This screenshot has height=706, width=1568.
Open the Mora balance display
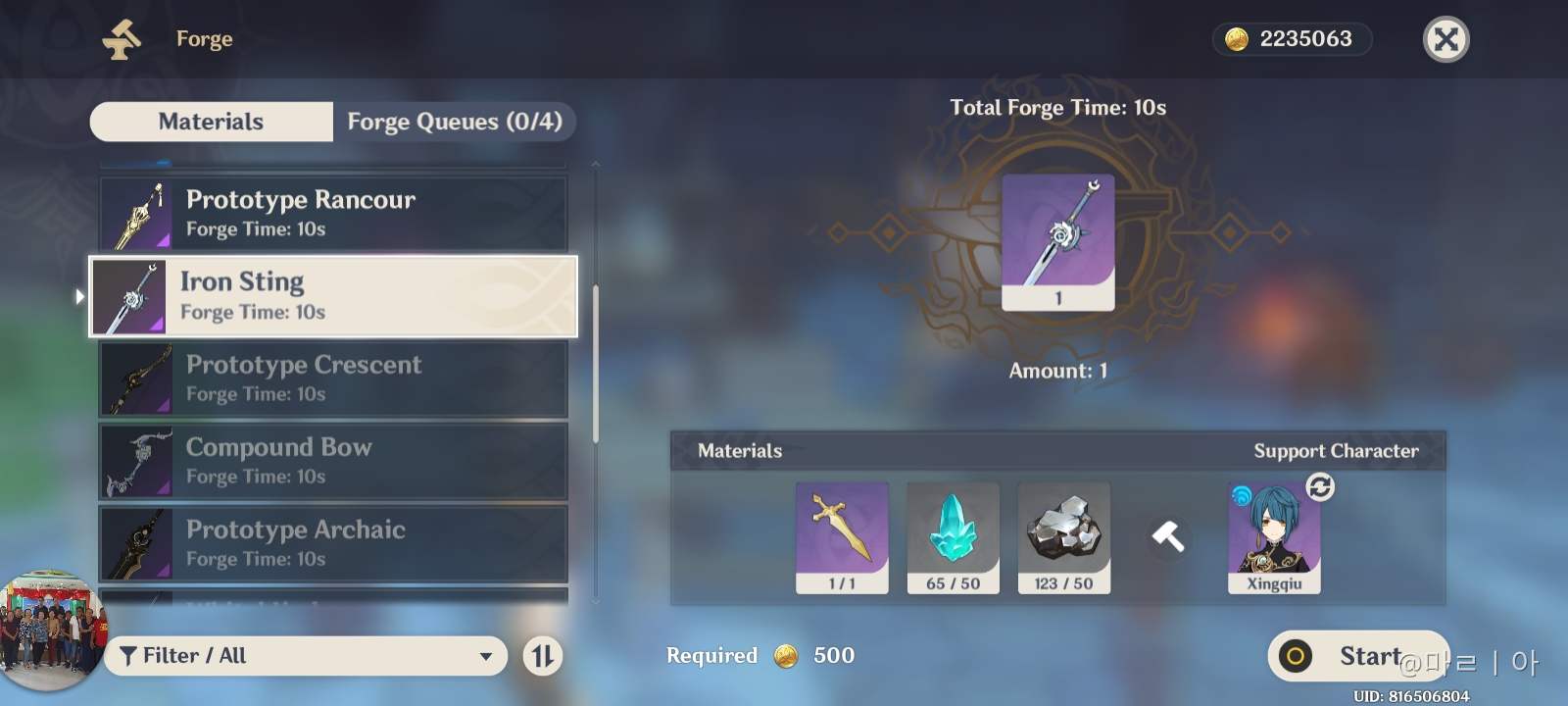click(x=1292, y=39)
